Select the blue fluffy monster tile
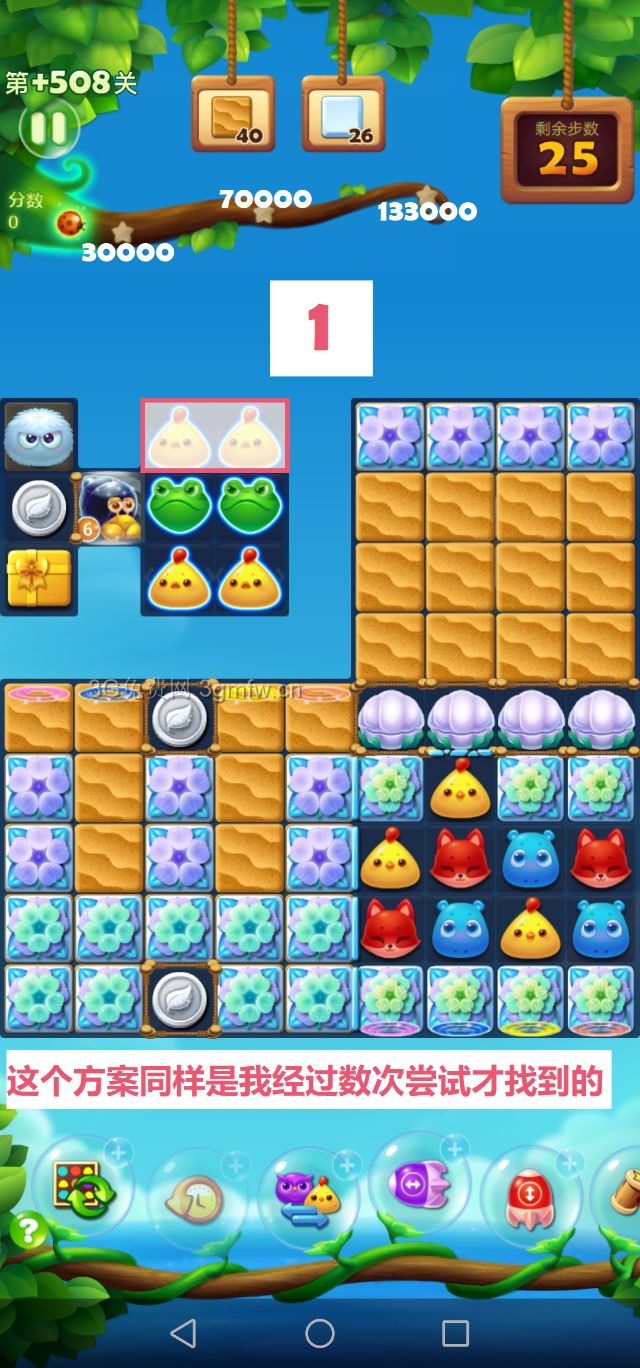The width and height of the screenshot is (640, 1368). (39, 436)
